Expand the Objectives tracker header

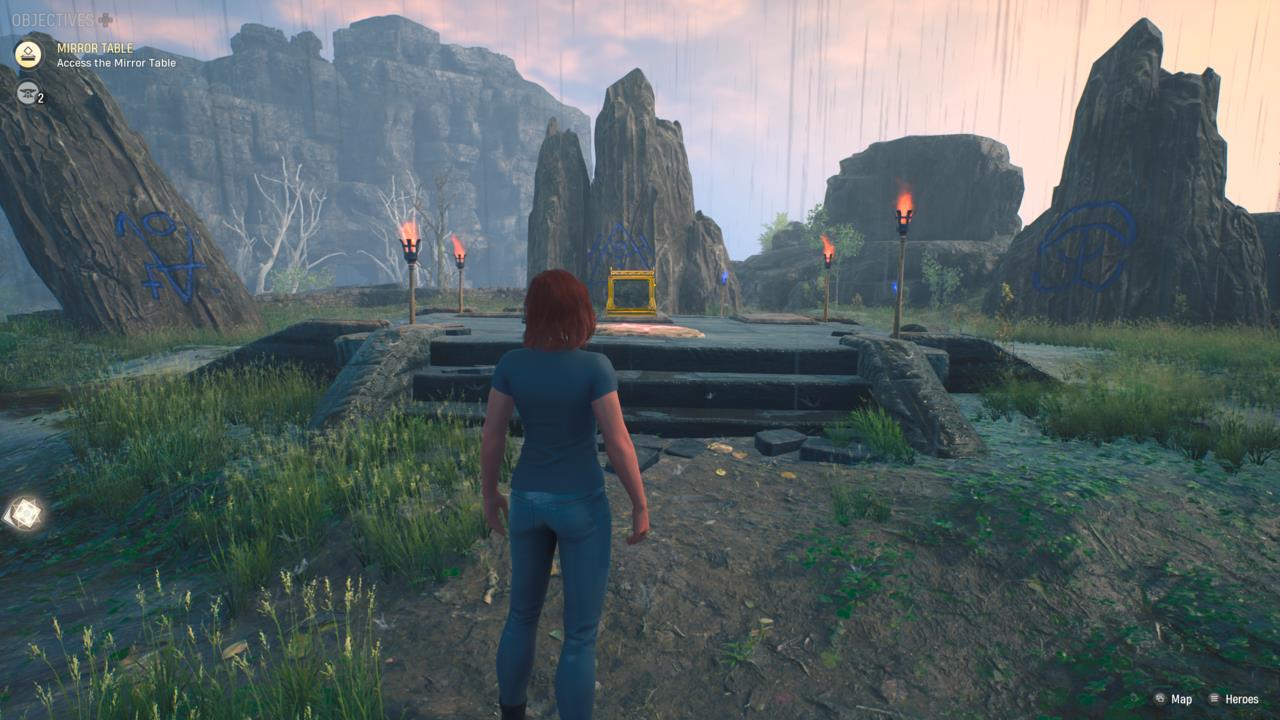(62, 20)
